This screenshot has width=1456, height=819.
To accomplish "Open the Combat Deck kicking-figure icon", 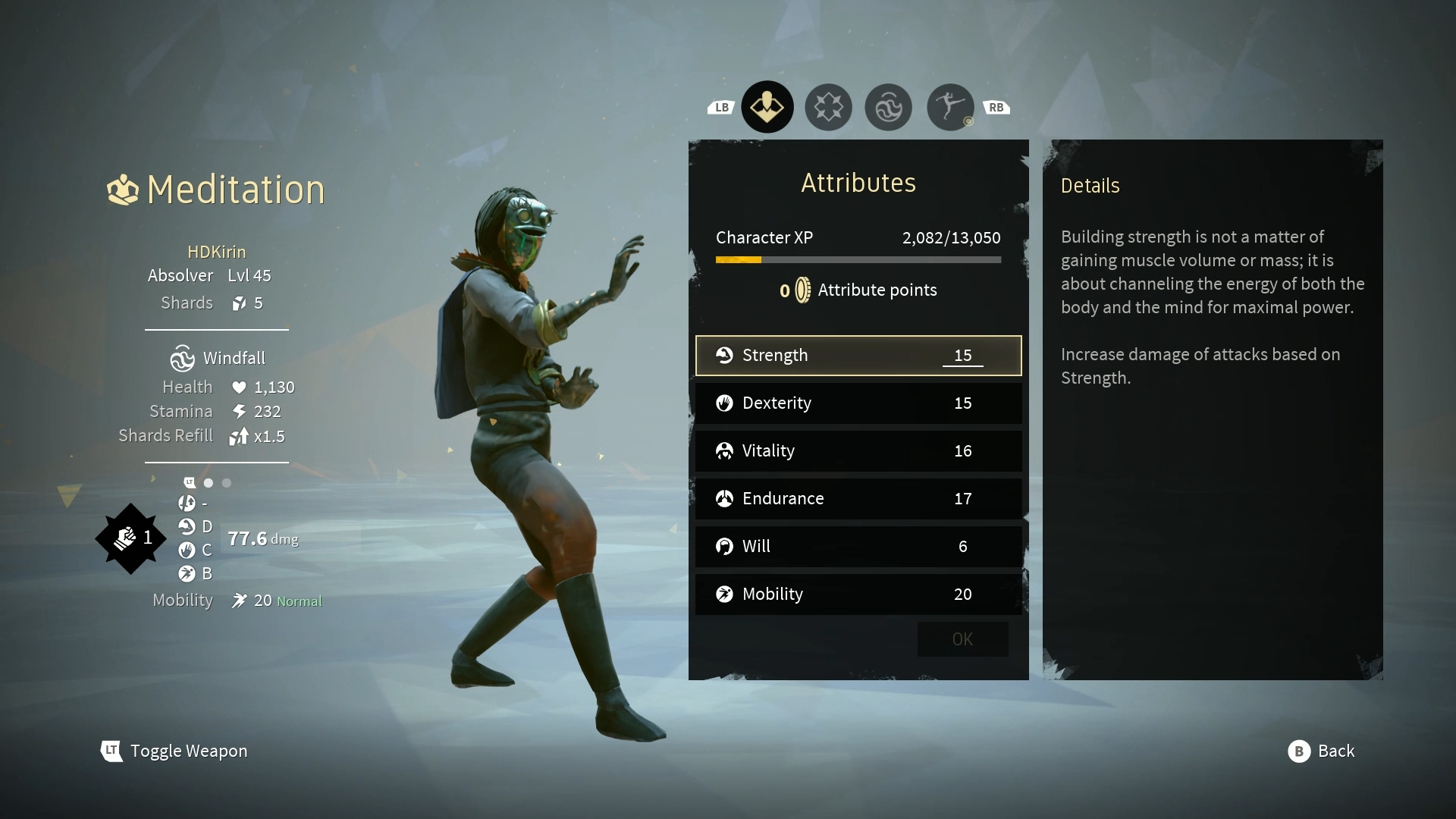I will tap(949, 107).
